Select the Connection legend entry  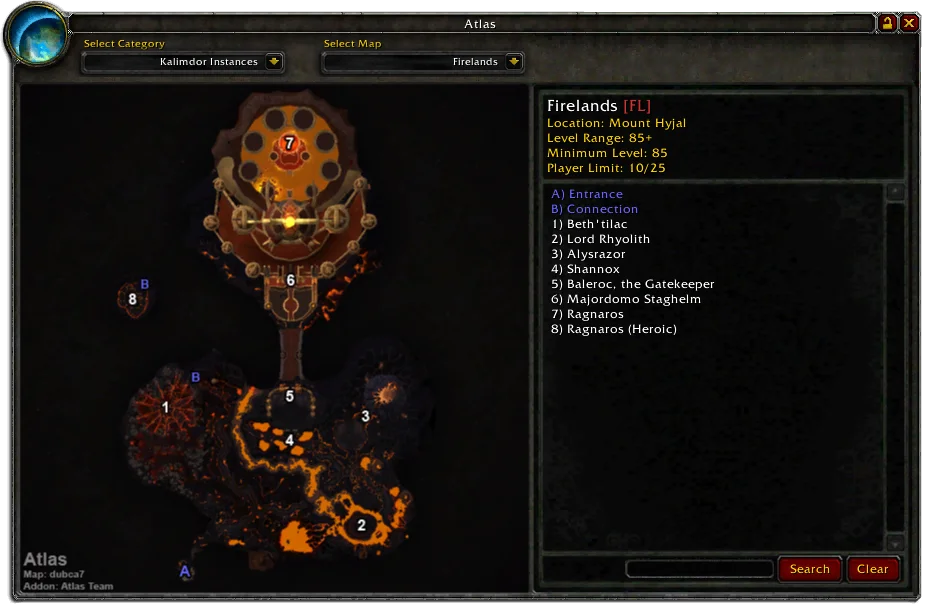click(x=594, y=209)
